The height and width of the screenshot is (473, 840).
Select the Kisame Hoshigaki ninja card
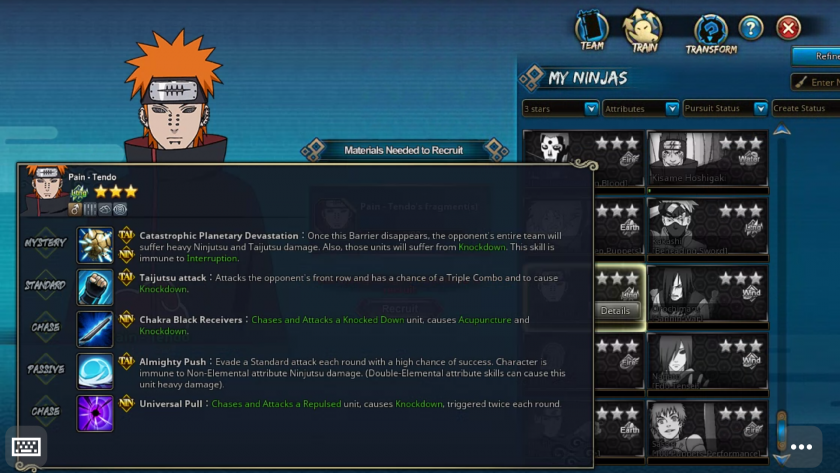pos(708,159)
